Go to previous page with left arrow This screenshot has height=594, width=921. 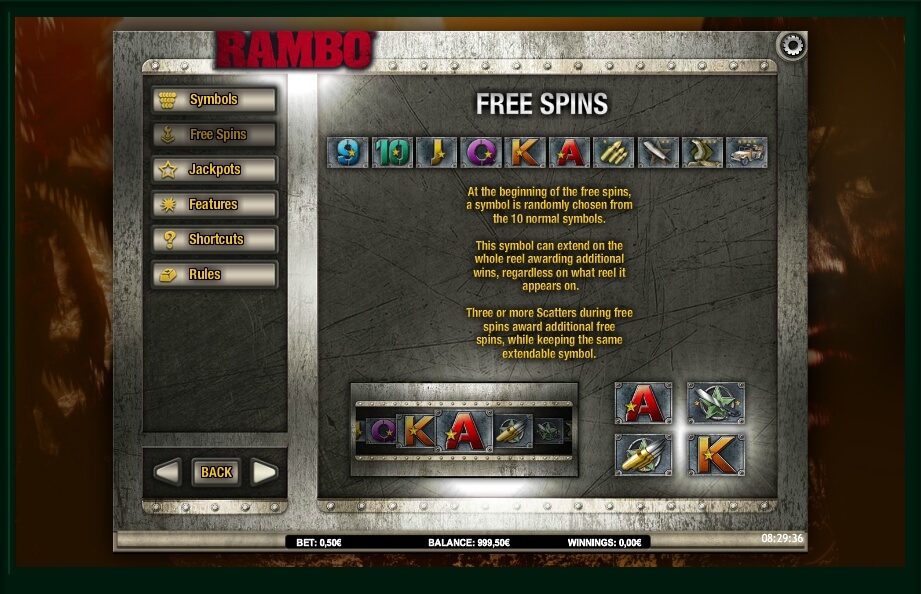[x=168, y=472]
